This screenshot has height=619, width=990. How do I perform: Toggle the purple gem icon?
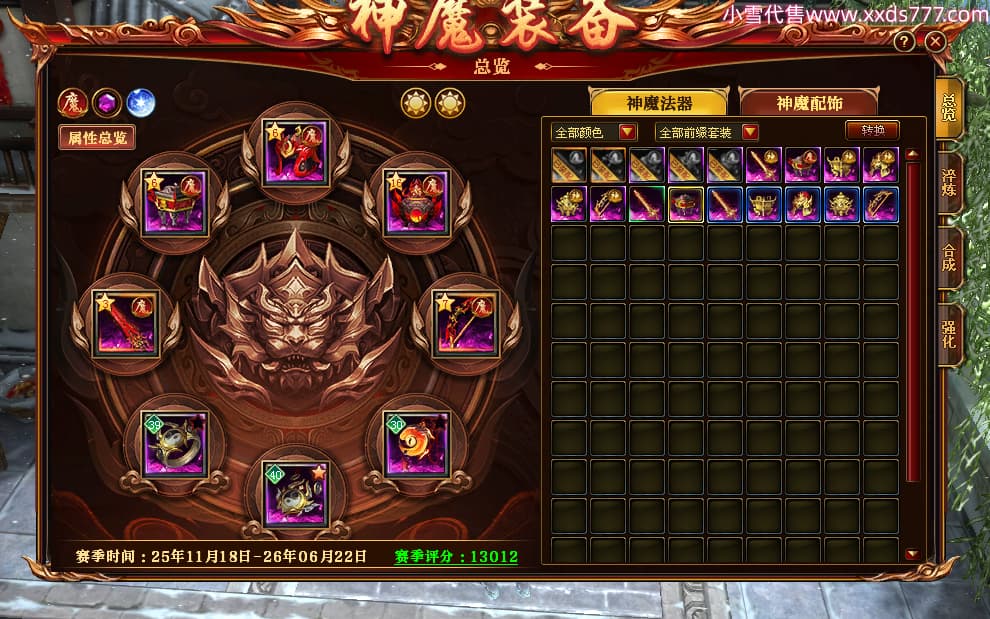106,102
